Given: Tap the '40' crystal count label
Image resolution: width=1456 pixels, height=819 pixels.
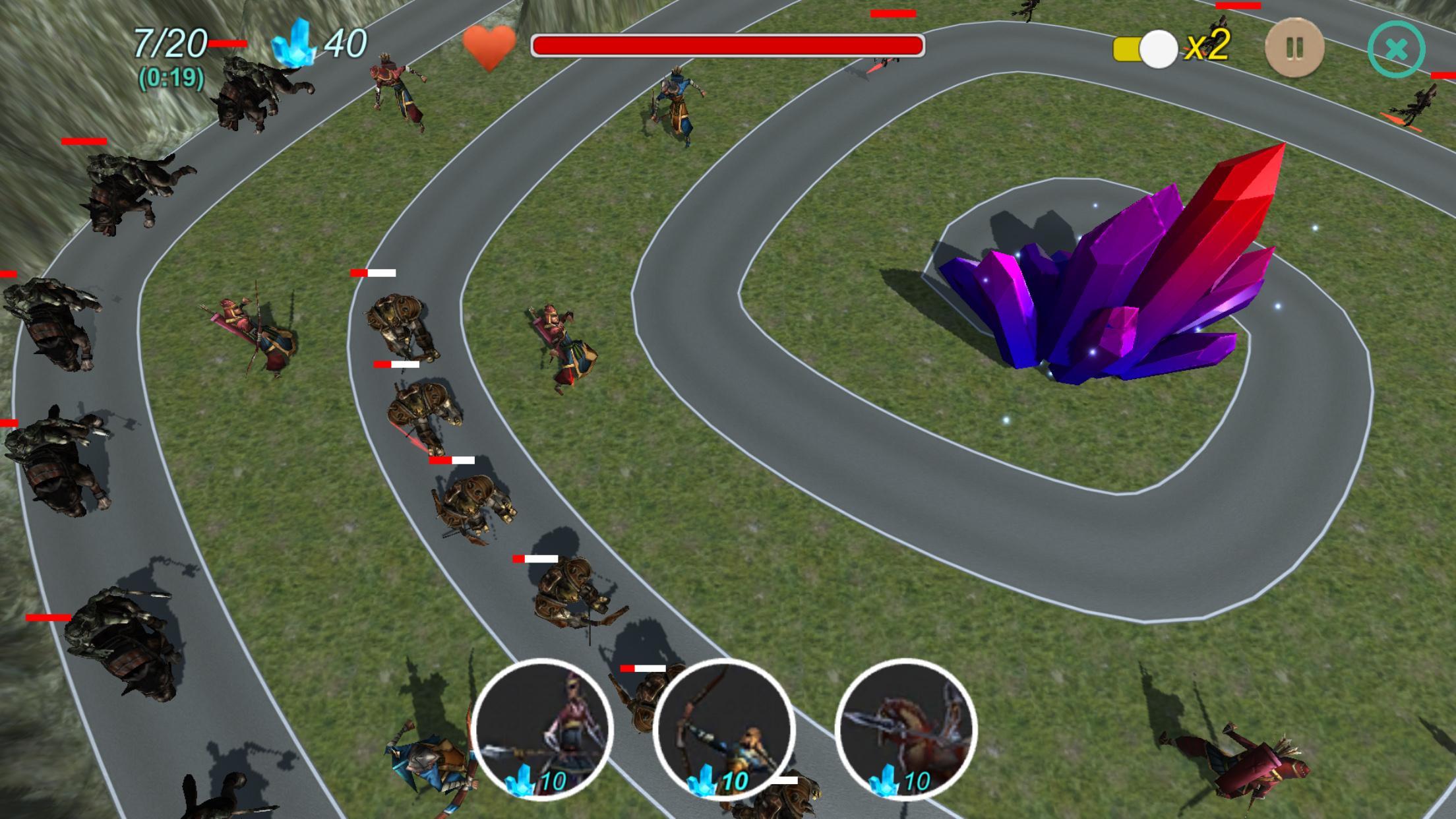Looking at the screenshot, I should tap(349, 44).
